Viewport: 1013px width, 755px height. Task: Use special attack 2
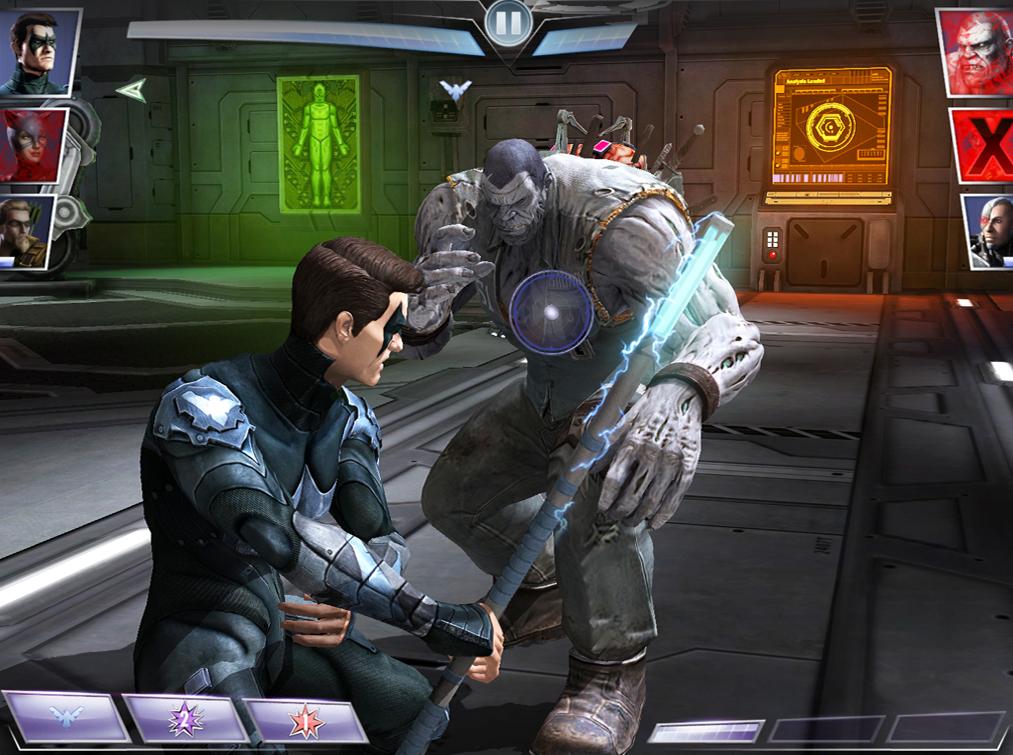pyautogui.click(x=185, y=718)
